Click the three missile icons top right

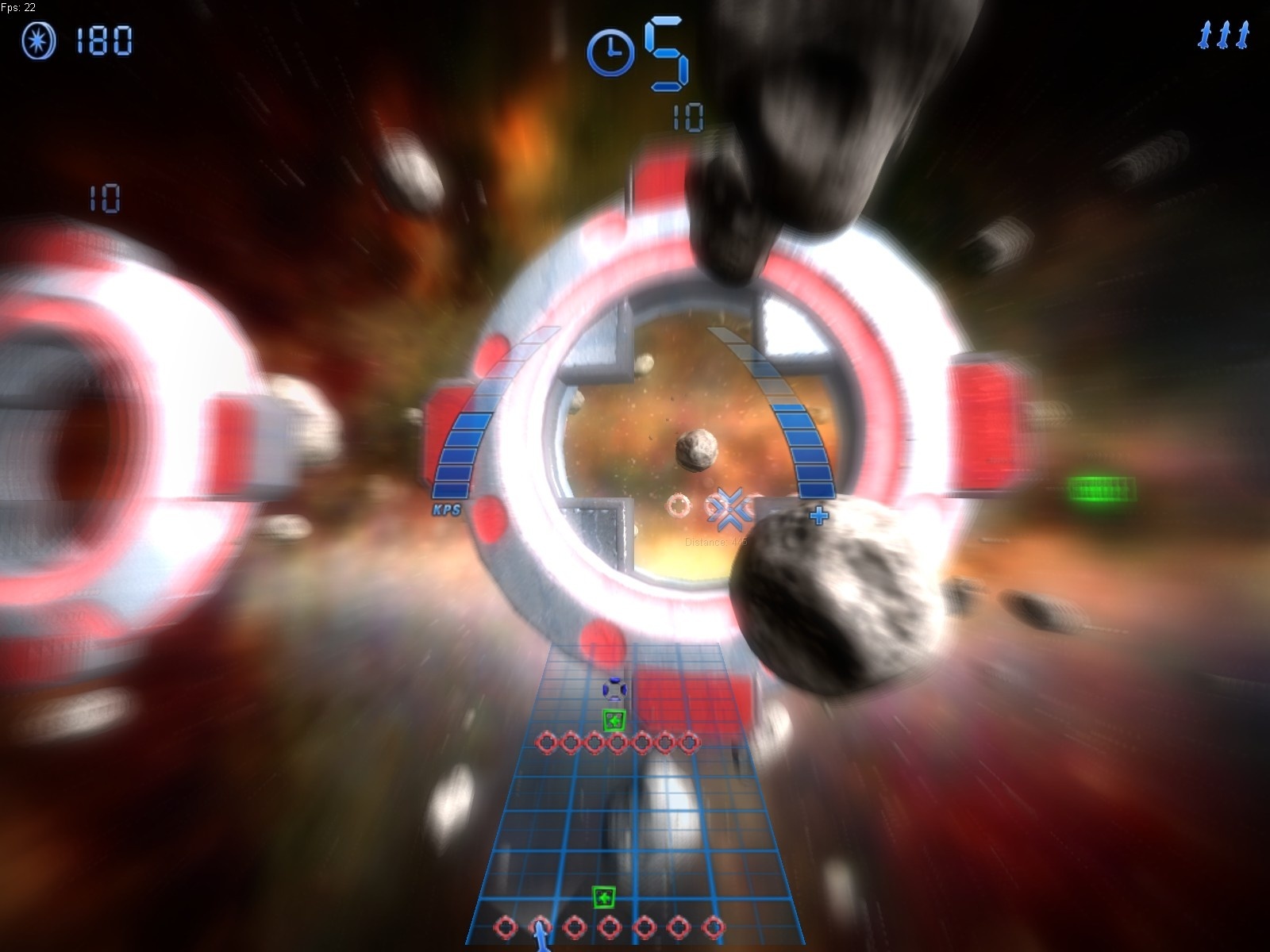pos(1222,35)
